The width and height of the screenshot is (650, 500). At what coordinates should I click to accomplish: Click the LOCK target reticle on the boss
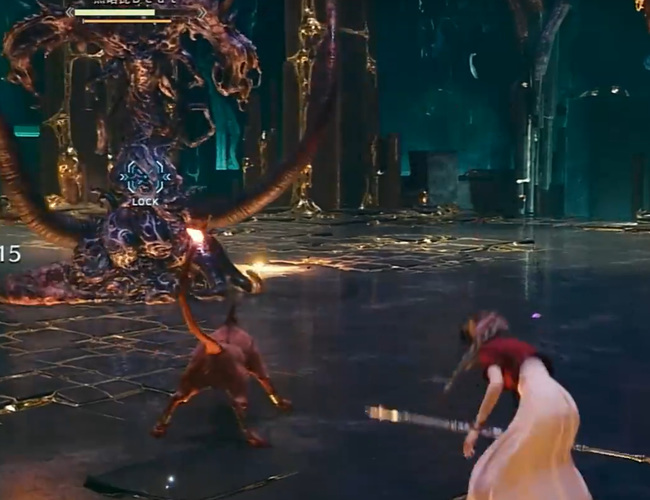click(145, 178)
